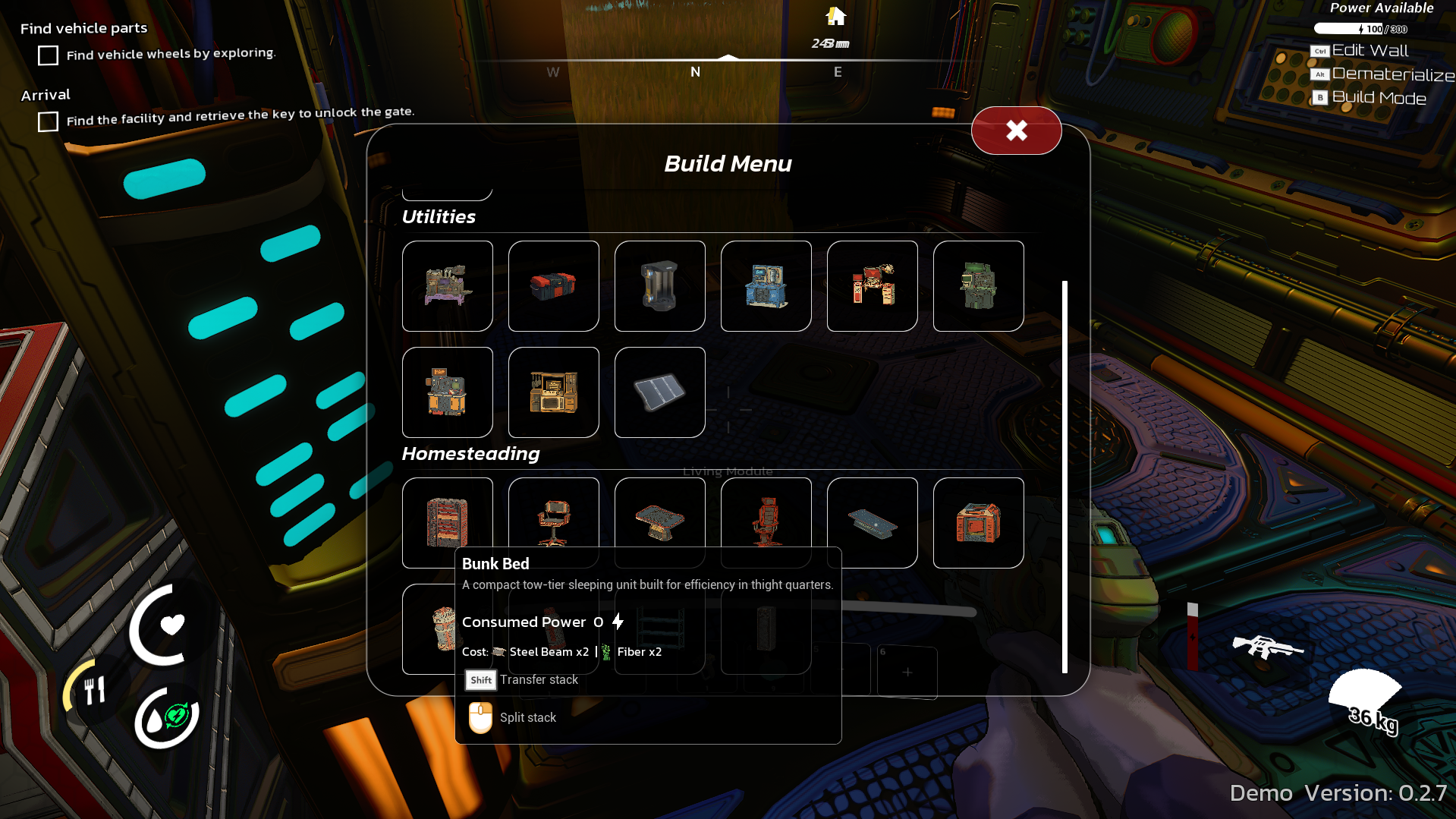The height and width of the screenshot is (819, 1456).
Task: Choose the flat blue bench item
Action: (872, 523)
